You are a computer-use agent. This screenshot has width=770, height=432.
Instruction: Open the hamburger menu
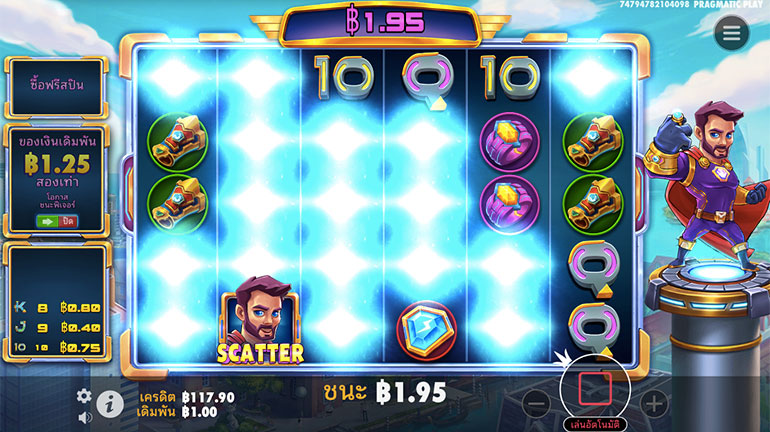point(732,34)
